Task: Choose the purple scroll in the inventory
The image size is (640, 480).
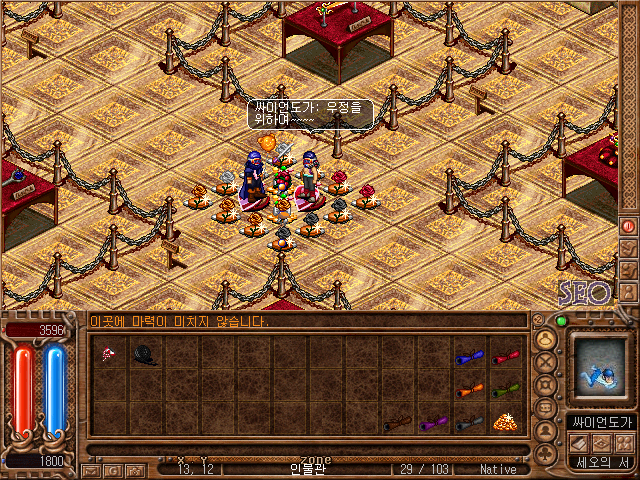Action: point(433,424)
